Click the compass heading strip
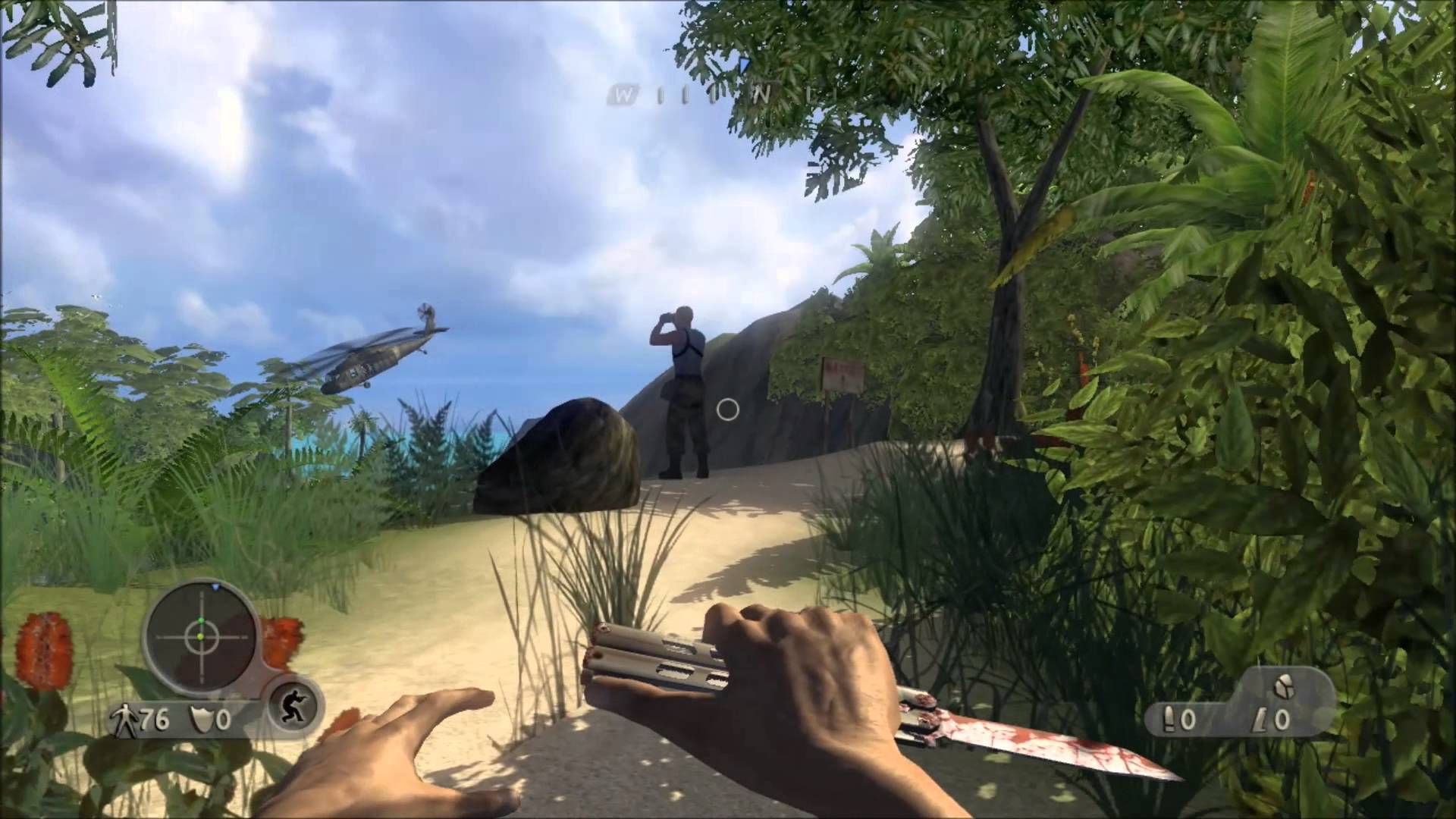 (694, 95)
